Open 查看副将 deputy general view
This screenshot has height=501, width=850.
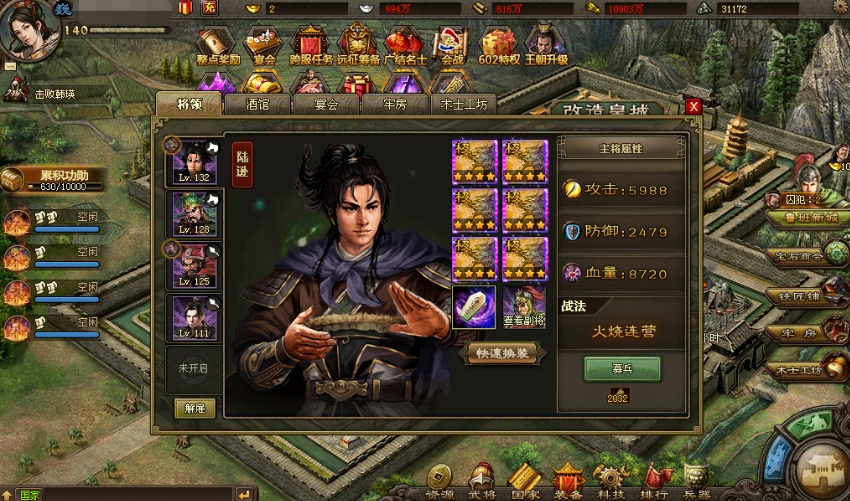(x=522, y=308)
